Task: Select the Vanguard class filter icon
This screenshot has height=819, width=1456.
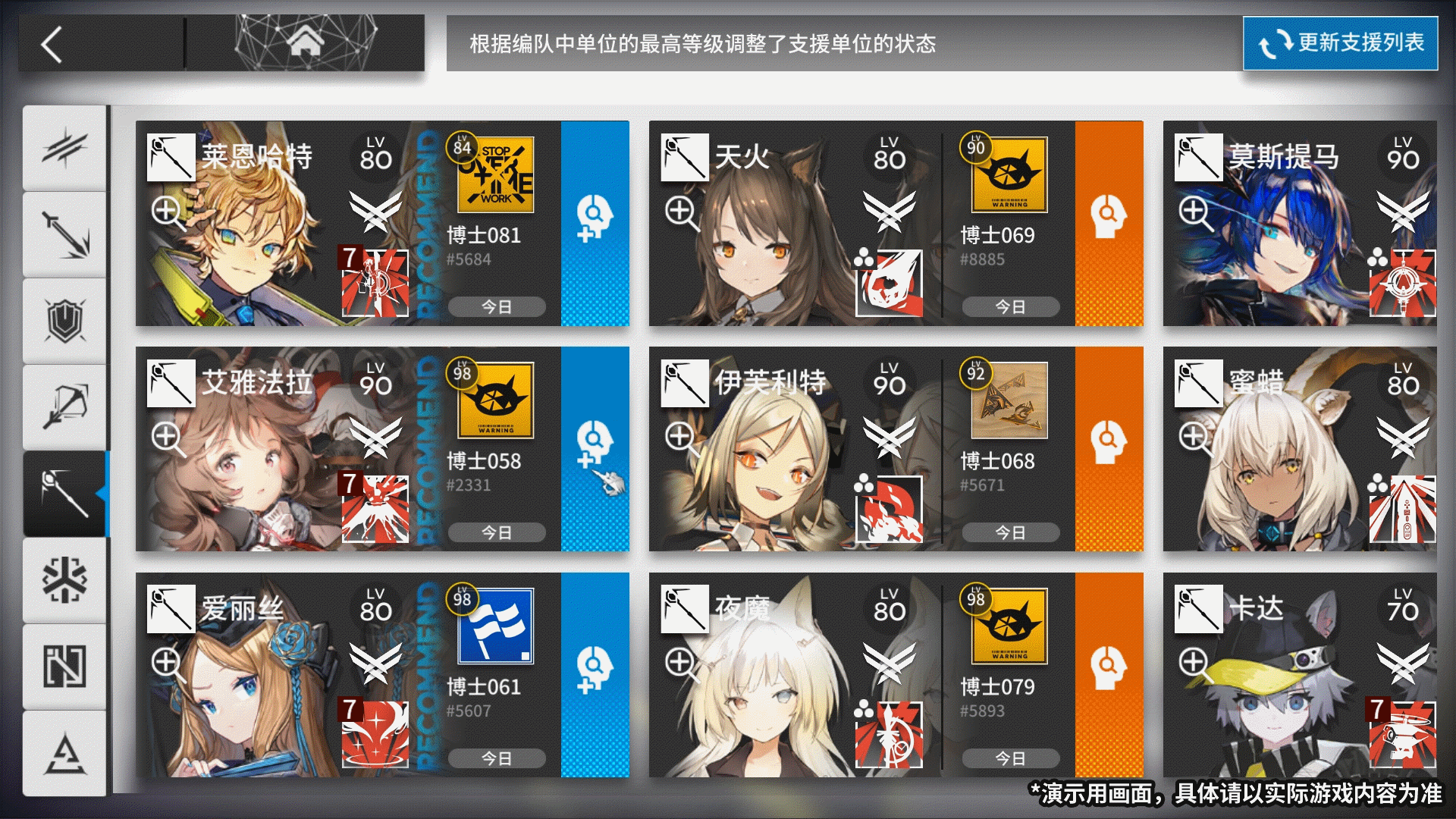Action: coord(64,148)
